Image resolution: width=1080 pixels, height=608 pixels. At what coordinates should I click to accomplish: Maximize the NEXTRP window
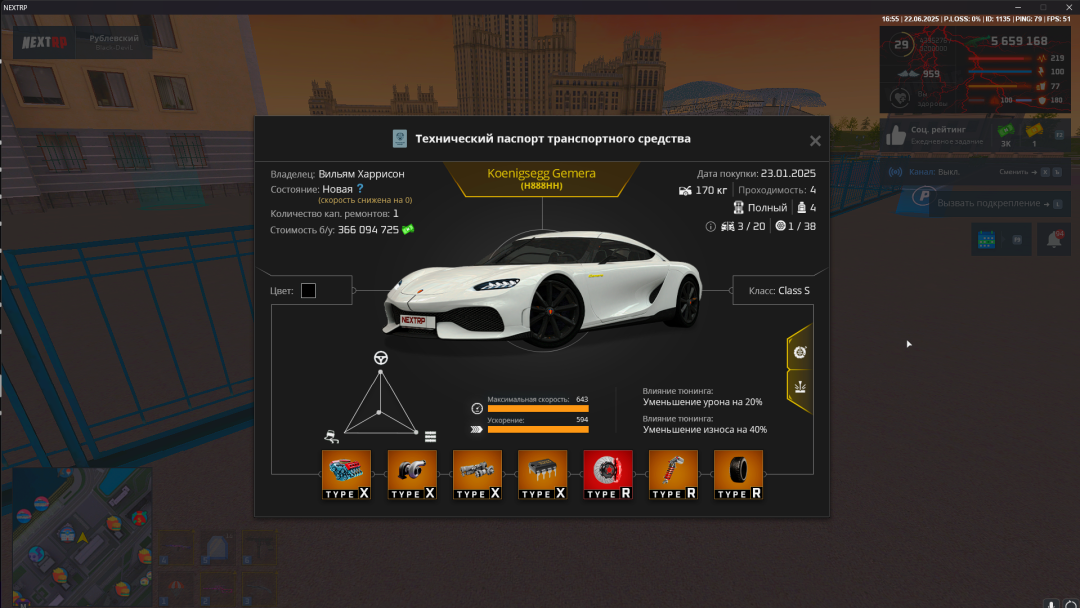1043,7
